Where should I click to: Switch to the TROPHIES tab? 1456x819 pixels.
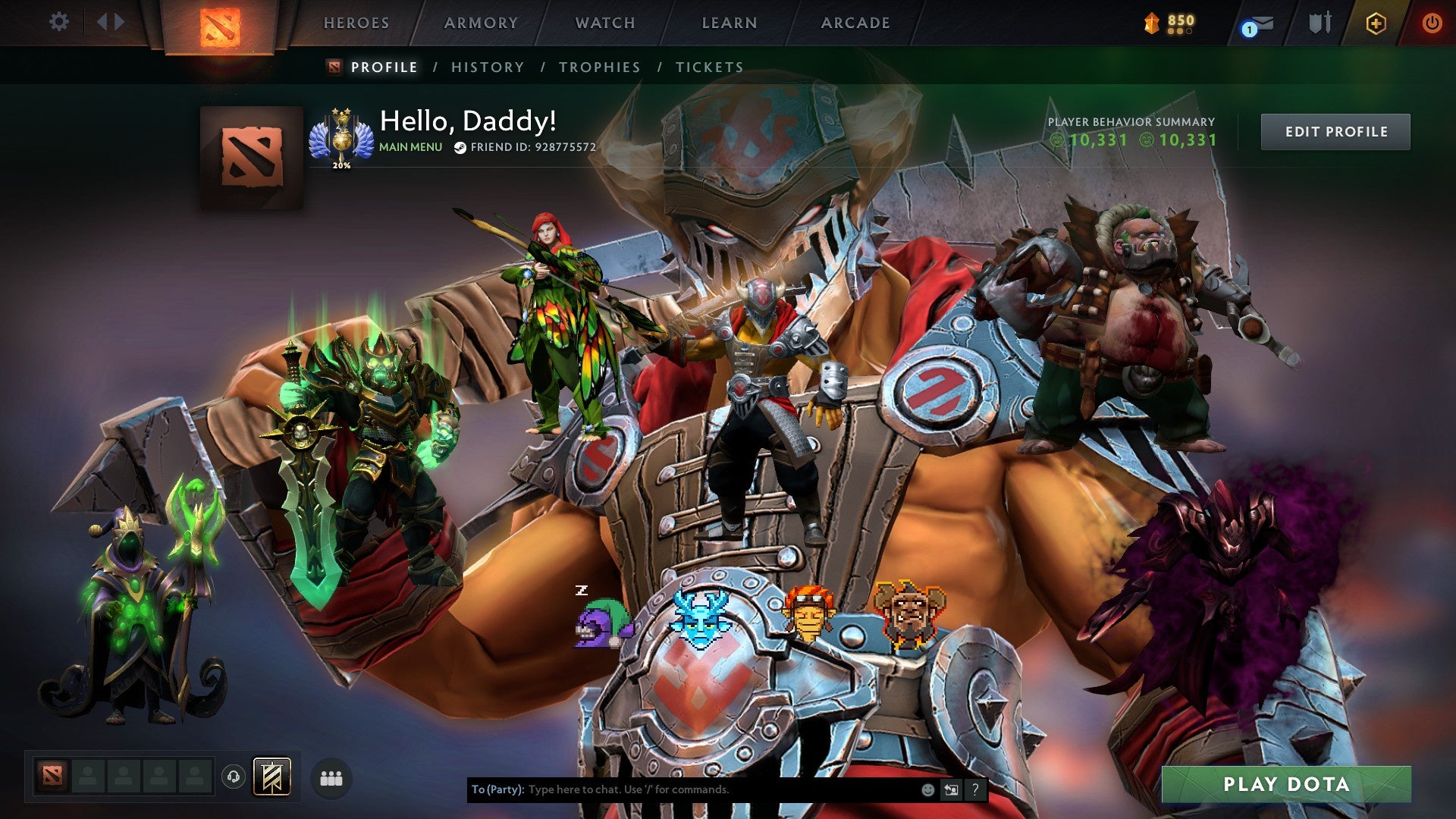(x=598, y=67)
